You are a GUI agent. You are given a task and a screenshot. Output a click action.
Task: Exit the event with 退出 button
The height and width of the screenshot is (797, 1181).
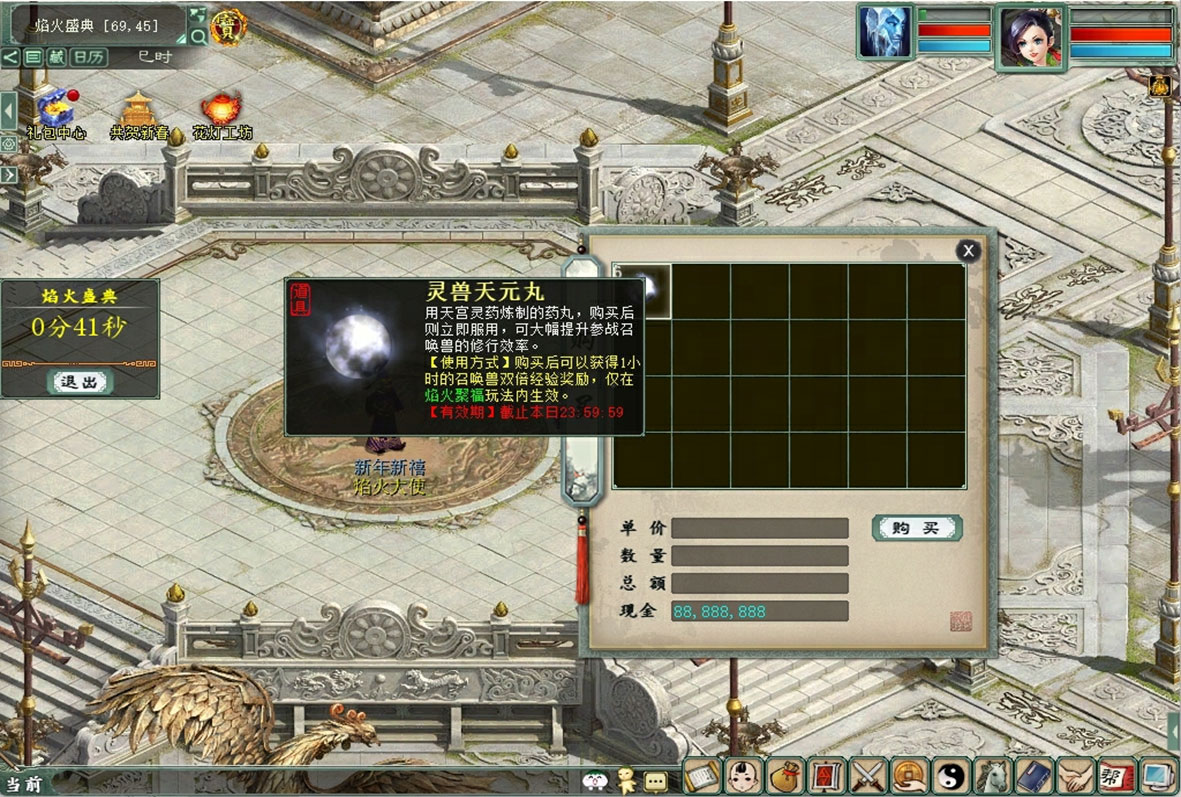click(80, 381)
